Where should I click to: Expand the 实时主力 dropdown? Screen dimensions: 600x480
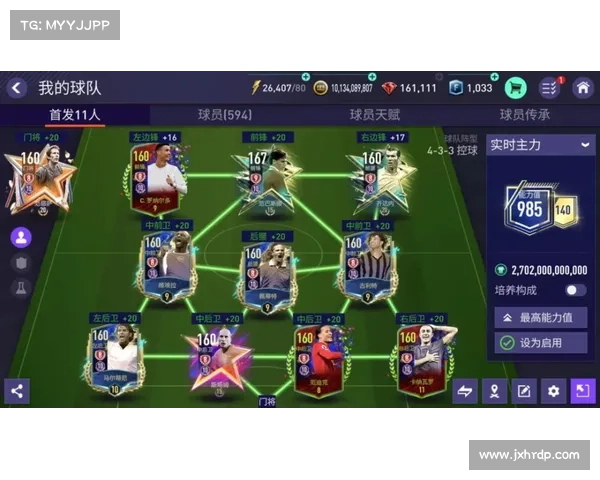point(540,145)
